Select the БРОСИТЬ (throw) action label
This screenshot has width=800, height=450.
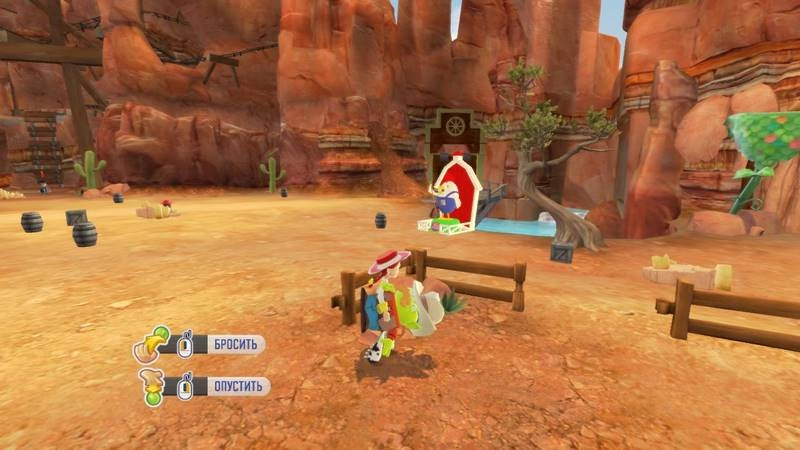point(236,345)
